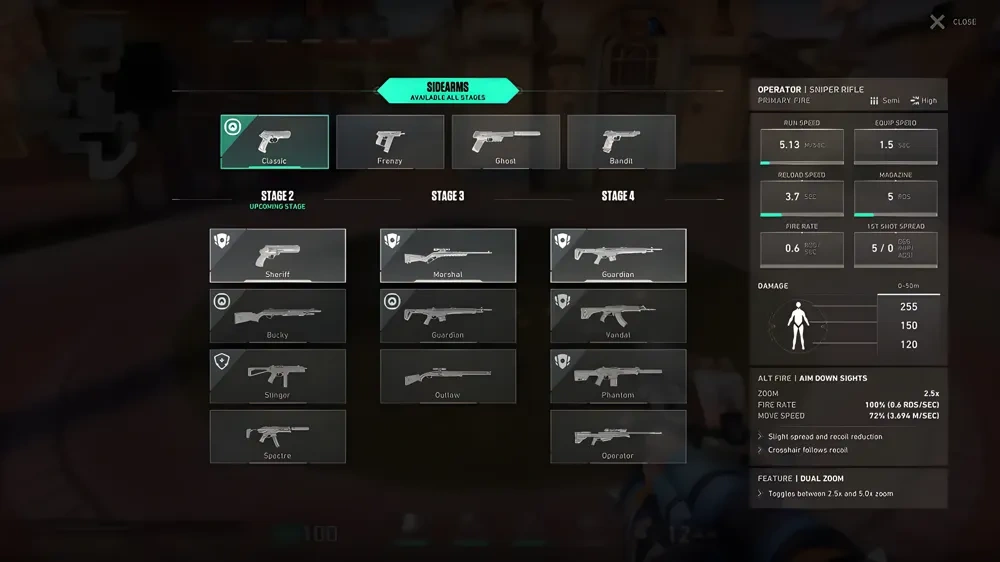Choose the Stinger SMG card

(x=278, y=376)
